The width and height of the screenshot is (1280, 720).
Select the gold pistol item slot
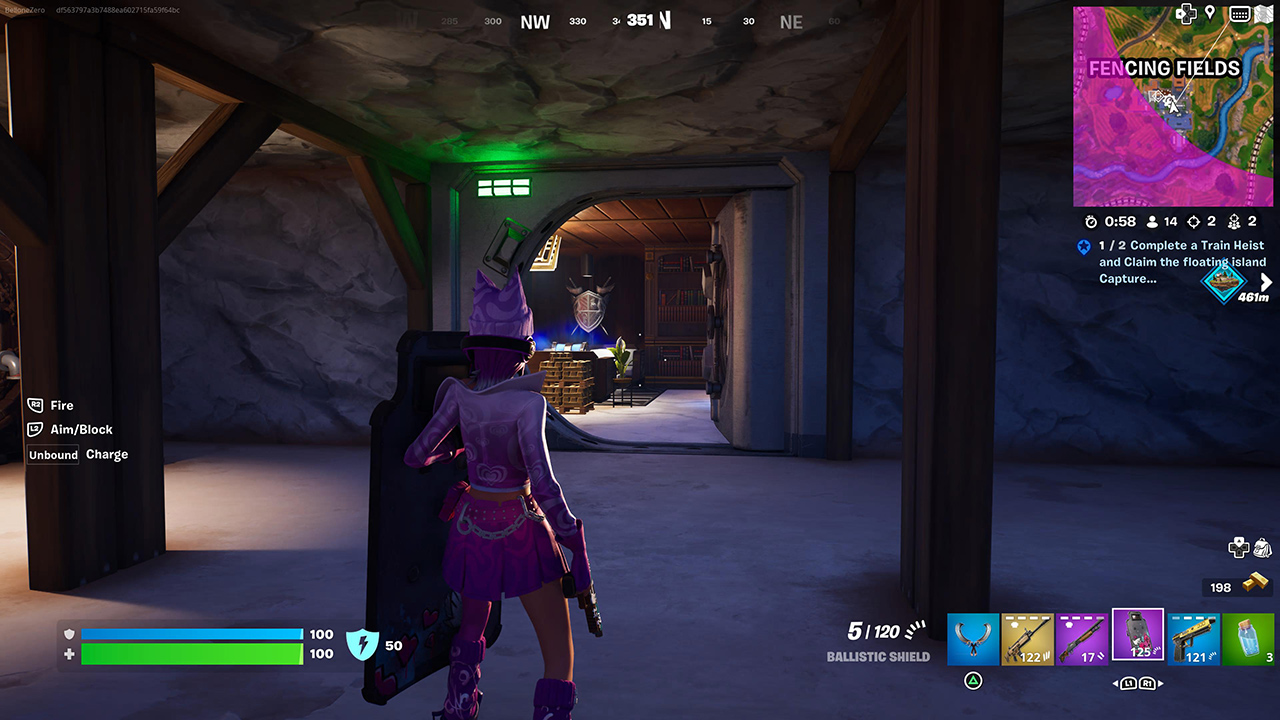1193,639
